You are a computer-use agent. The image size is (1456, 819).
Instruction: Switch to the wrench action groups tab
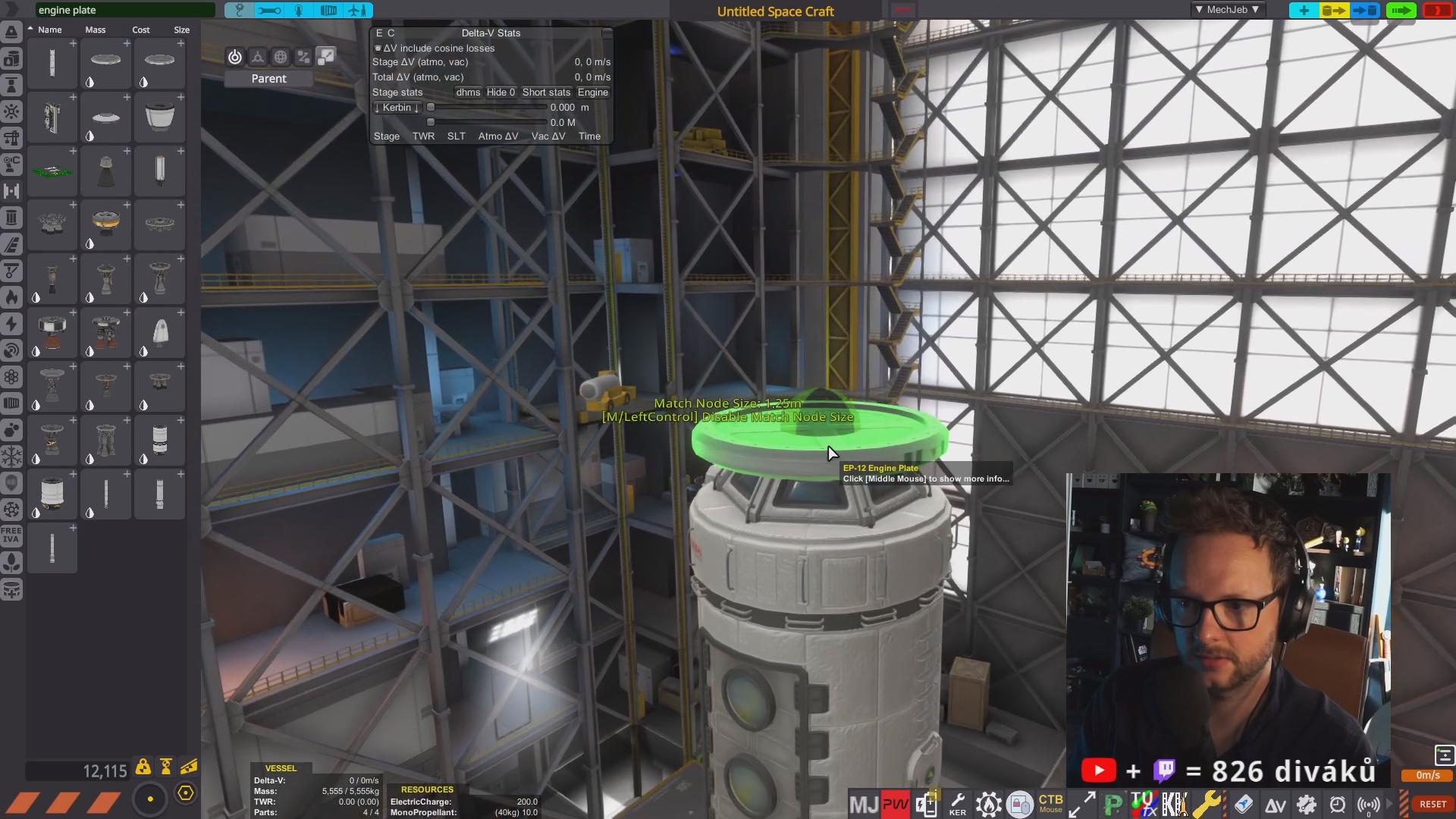click(x=268, y=11)
